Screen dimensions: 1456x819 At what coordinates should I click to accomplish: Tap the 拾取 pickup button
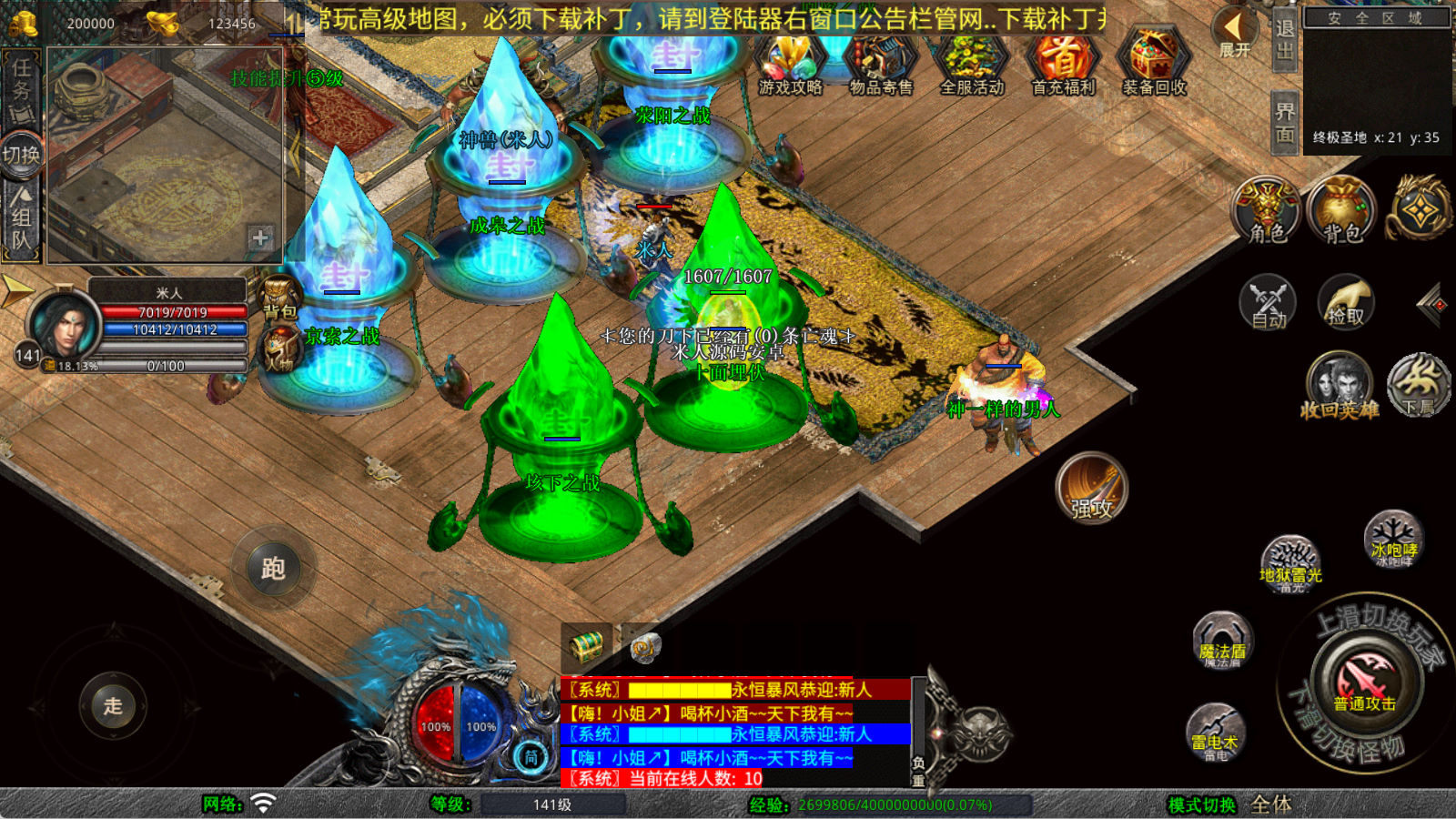click(x=1345, y=301)
